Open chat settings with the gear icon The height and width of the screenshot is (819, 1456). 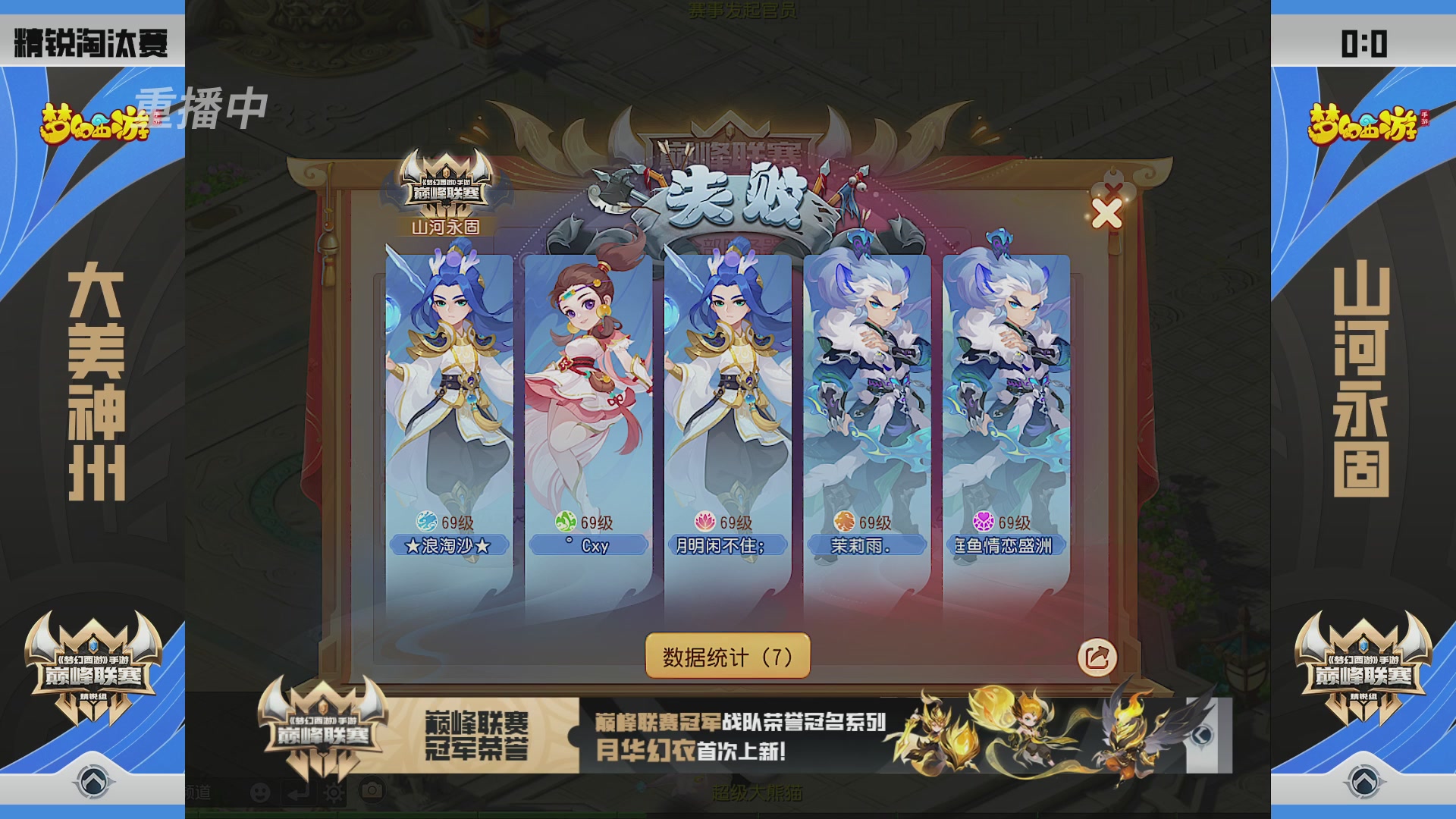coord(334,792)
